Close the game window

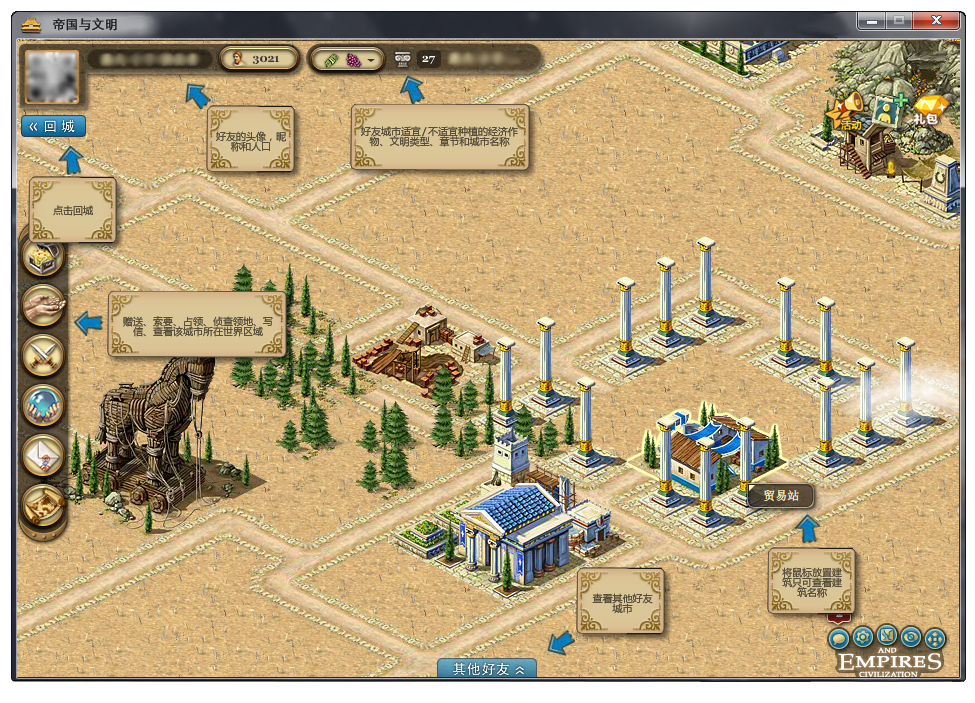click(x=936, y=20)
